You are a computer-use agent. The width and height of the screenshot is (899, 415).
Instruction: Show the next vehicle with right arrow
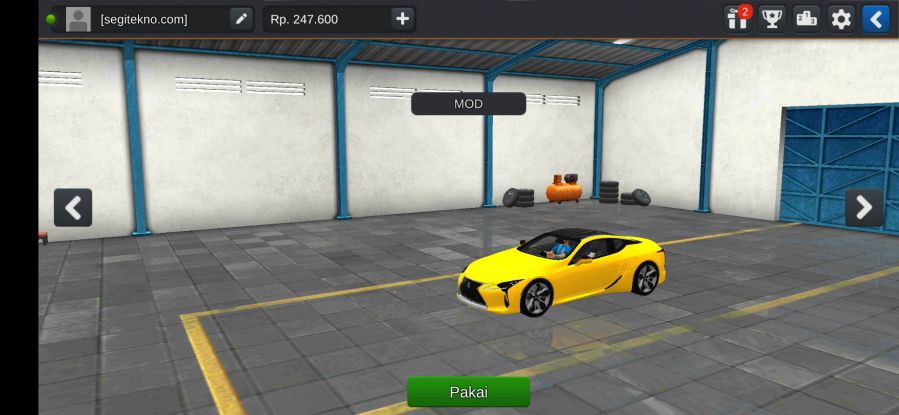(864, 208)
